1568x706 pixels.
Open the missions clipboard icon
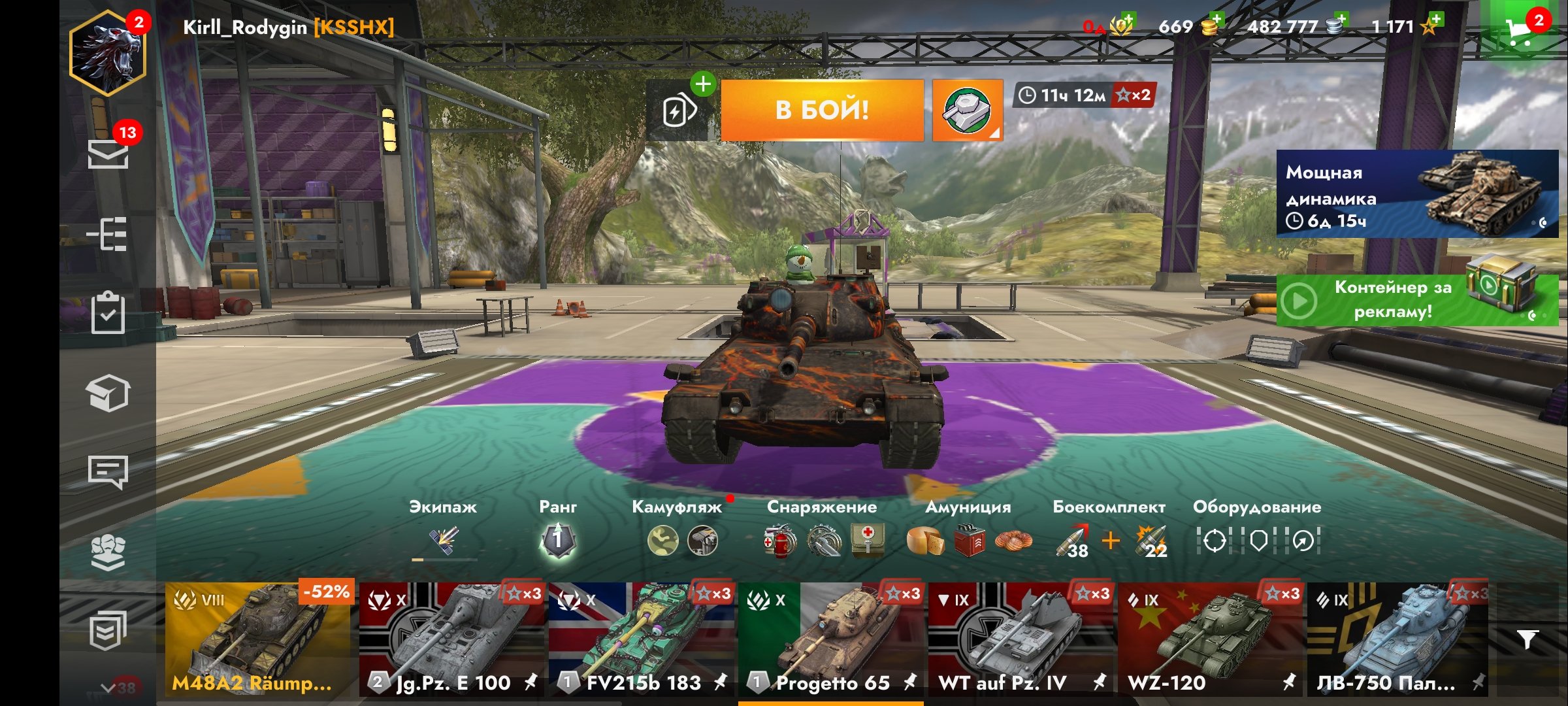click(x=108, y=314)
